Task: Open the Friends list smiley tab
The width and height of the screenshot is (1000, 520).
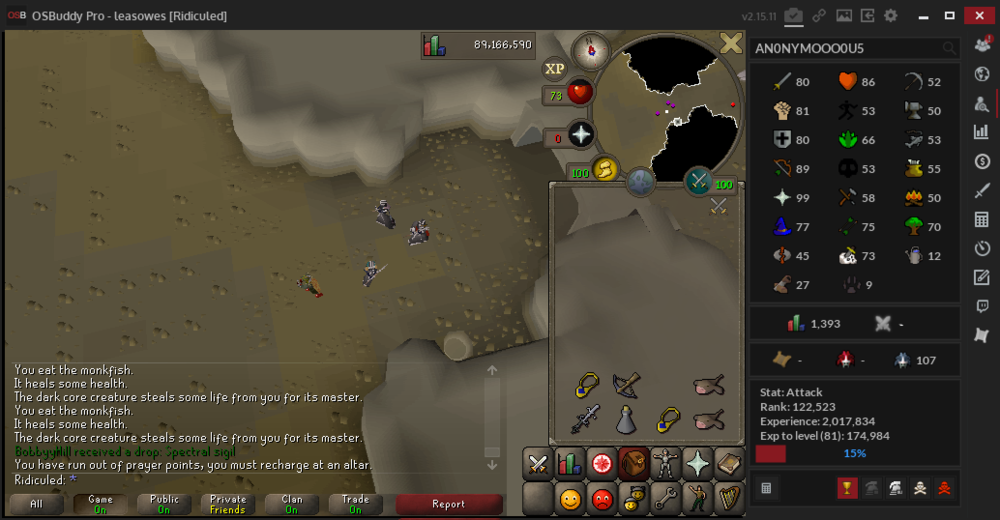Action: (570, 497)
